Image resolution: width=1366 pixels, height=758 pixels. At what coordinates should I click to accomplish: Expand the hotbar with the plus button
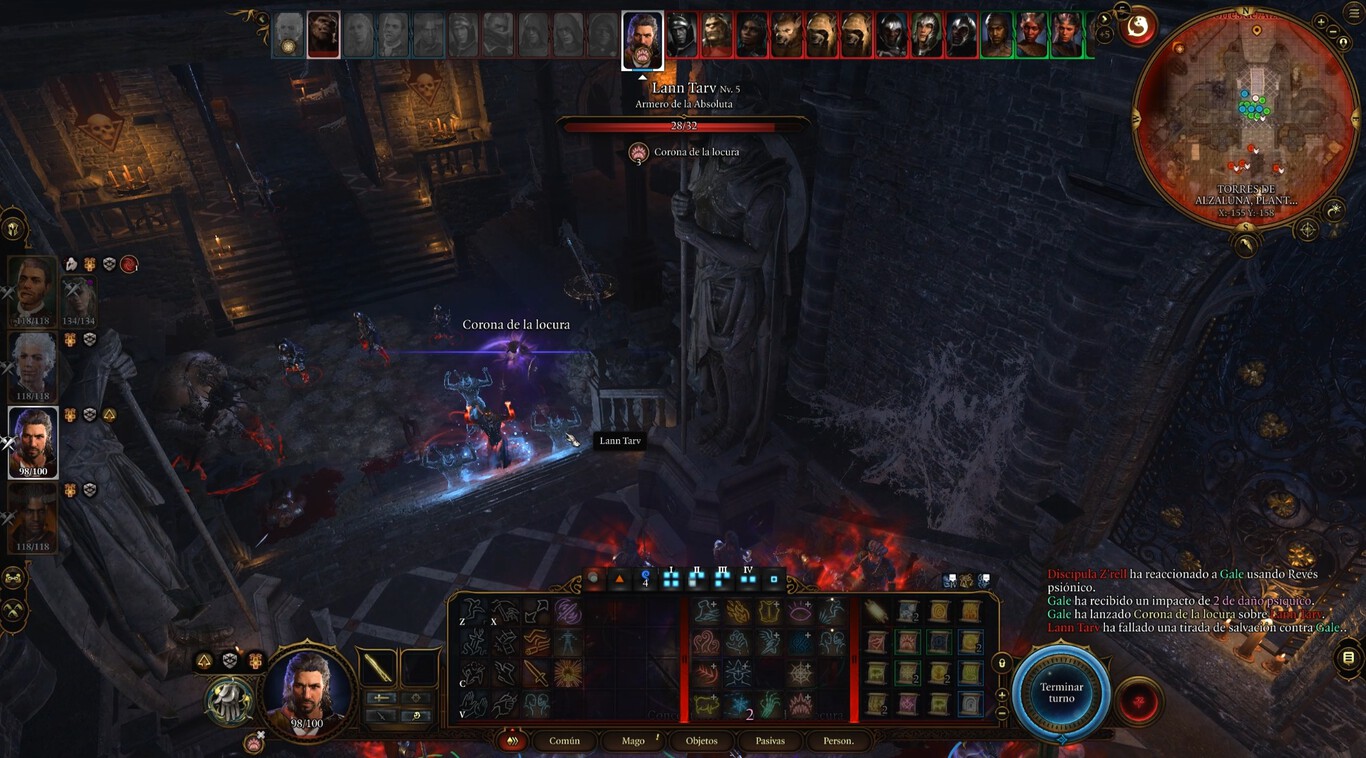click(x=1001, y=695)
